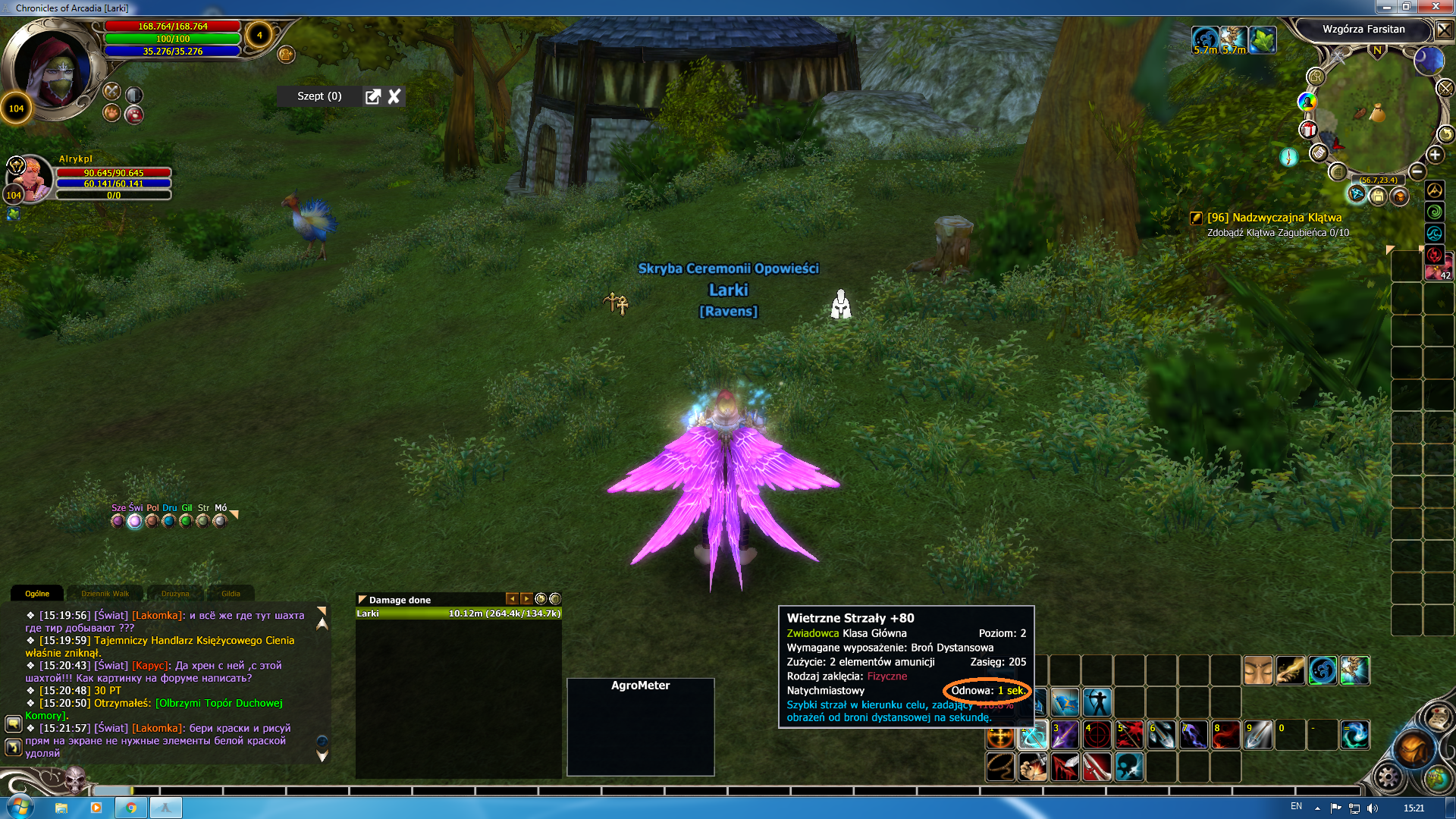Activate the archer silhouette skill icon
This screenshot has height=819, width=1456.
click(1097, 702)
